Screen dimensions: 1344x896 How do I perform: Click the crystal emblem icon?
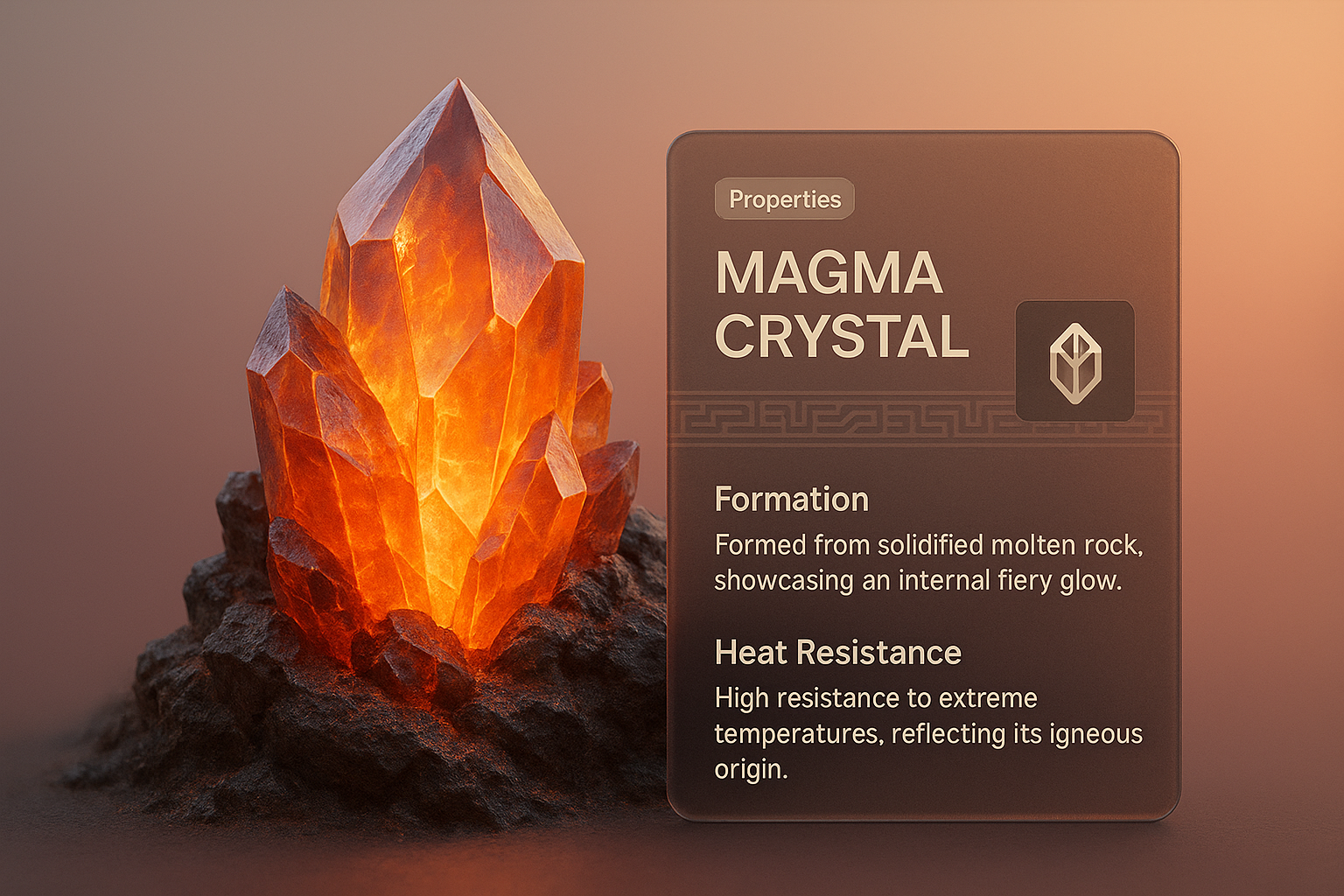[1074, 361]
